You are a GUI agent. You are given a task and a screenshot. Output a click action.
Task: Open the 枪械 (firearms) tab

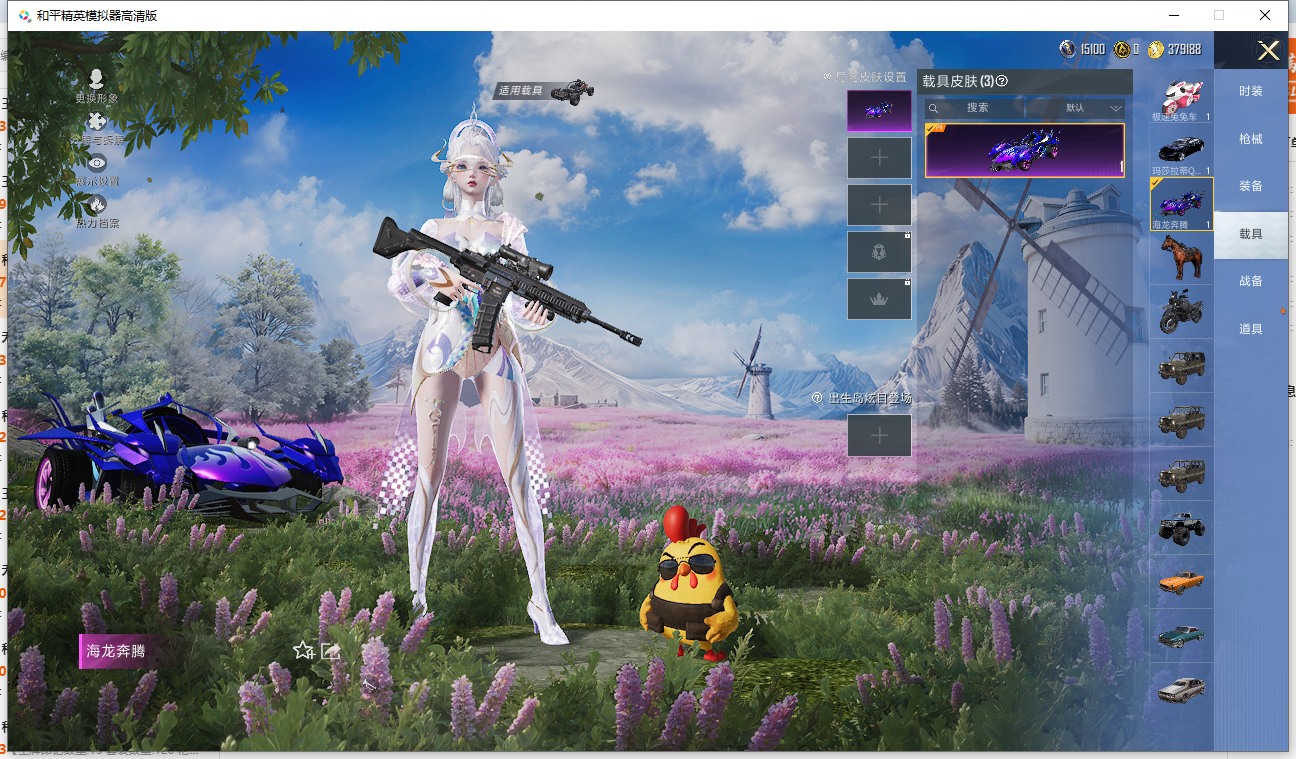point(1250,139)
